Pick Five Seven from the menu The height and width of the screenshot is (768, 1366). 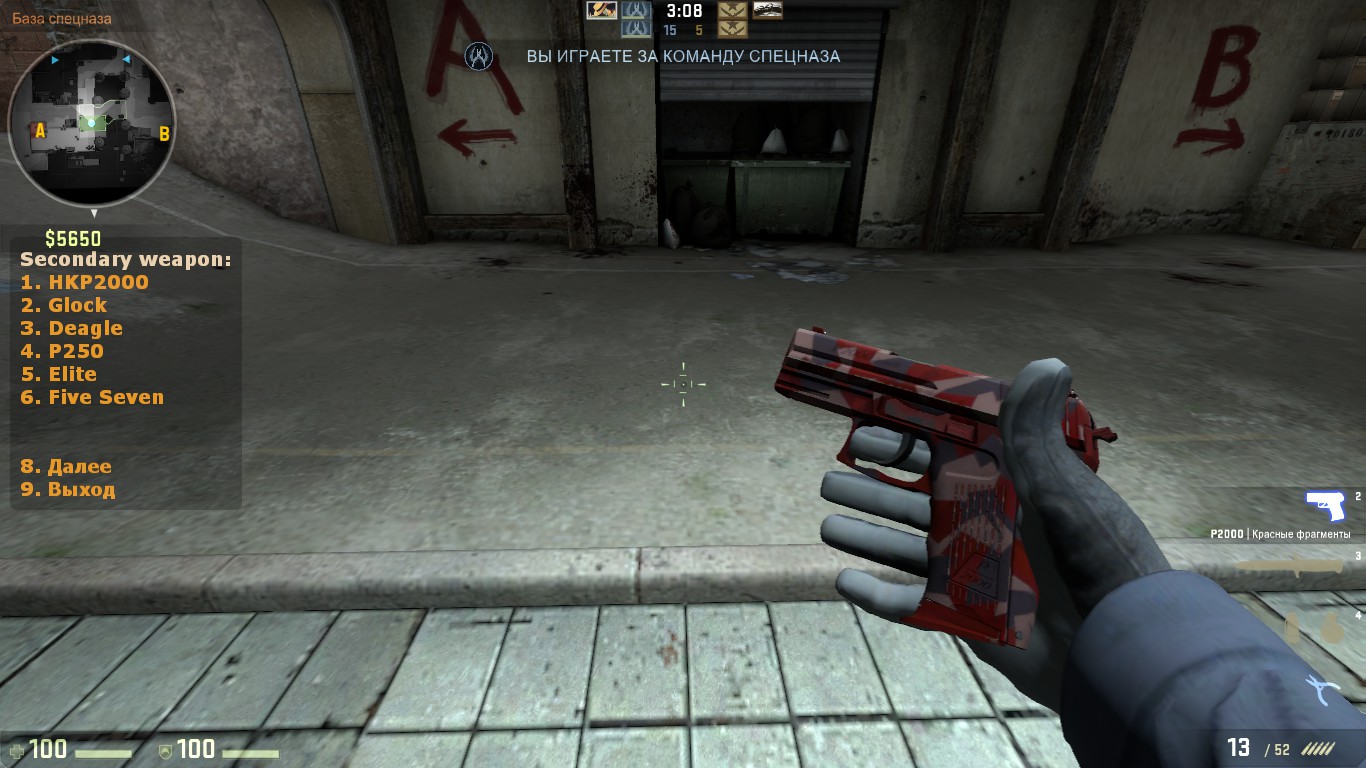click(x=92, y=397)
